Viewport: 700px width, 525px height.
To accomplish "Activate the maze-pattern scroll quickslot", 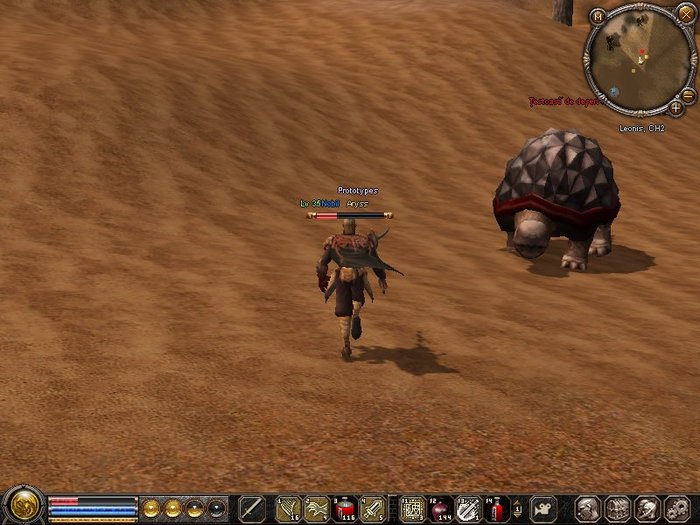I will [x=411, y=508].
